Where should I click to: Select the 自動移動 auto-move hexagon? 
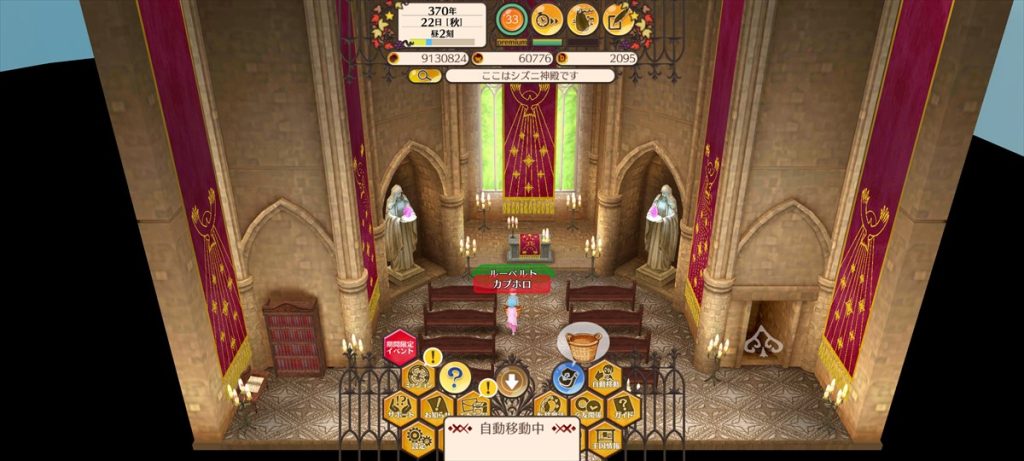pos(604,379)
